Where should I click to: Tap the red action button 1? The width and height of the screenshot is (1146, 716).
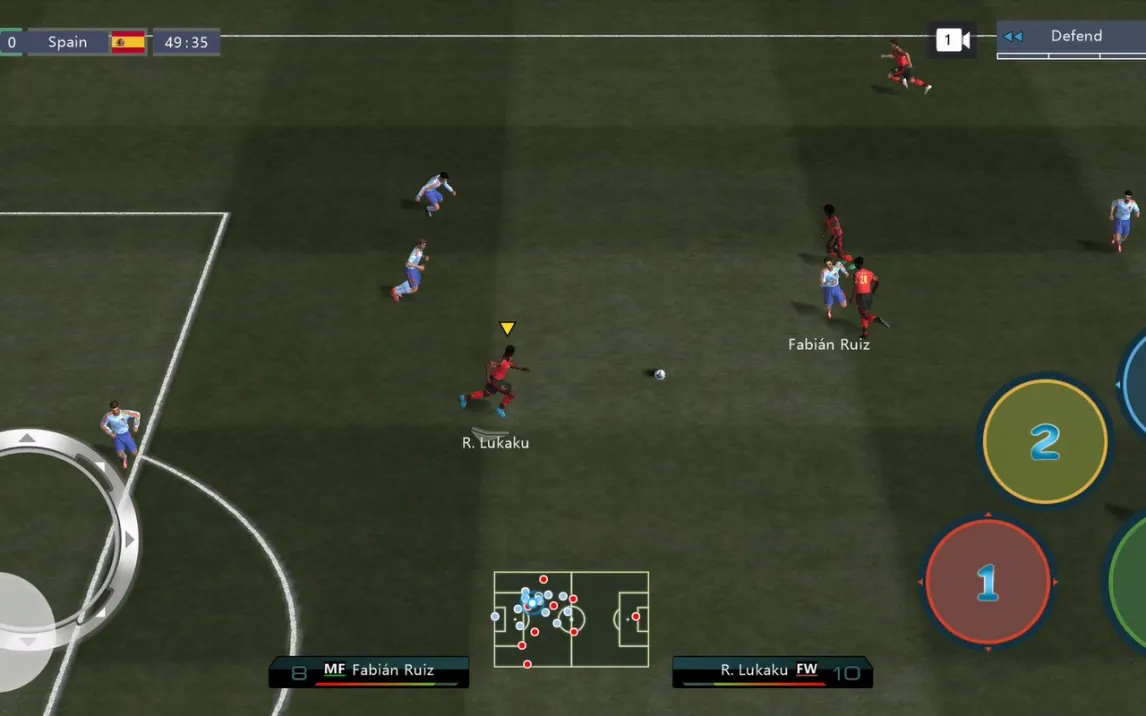pyautogui.click(x=987, y=582)
